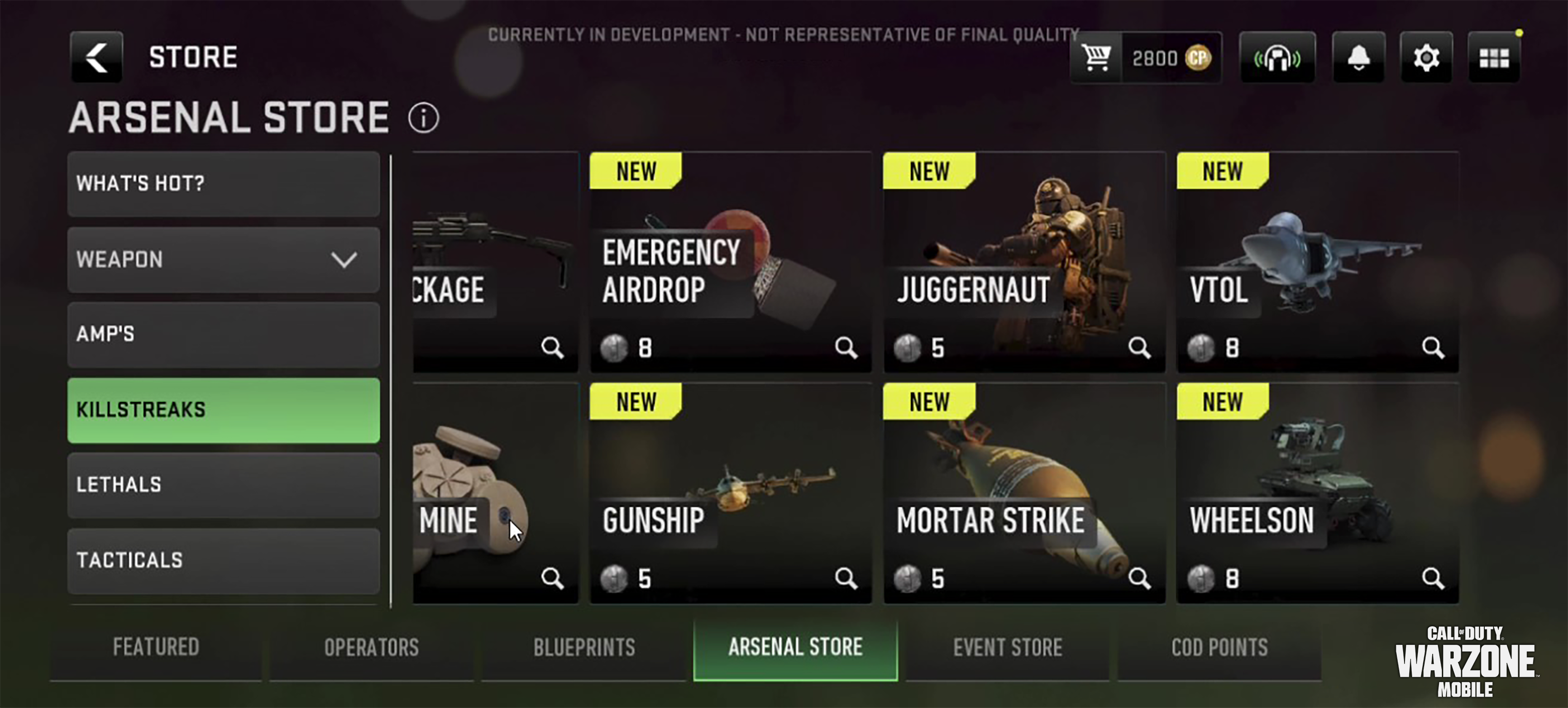Choose the Juggernaut killstreak card
Image resolution: width=1568 pixels, height=708 pixels.
pos(1024,262)
